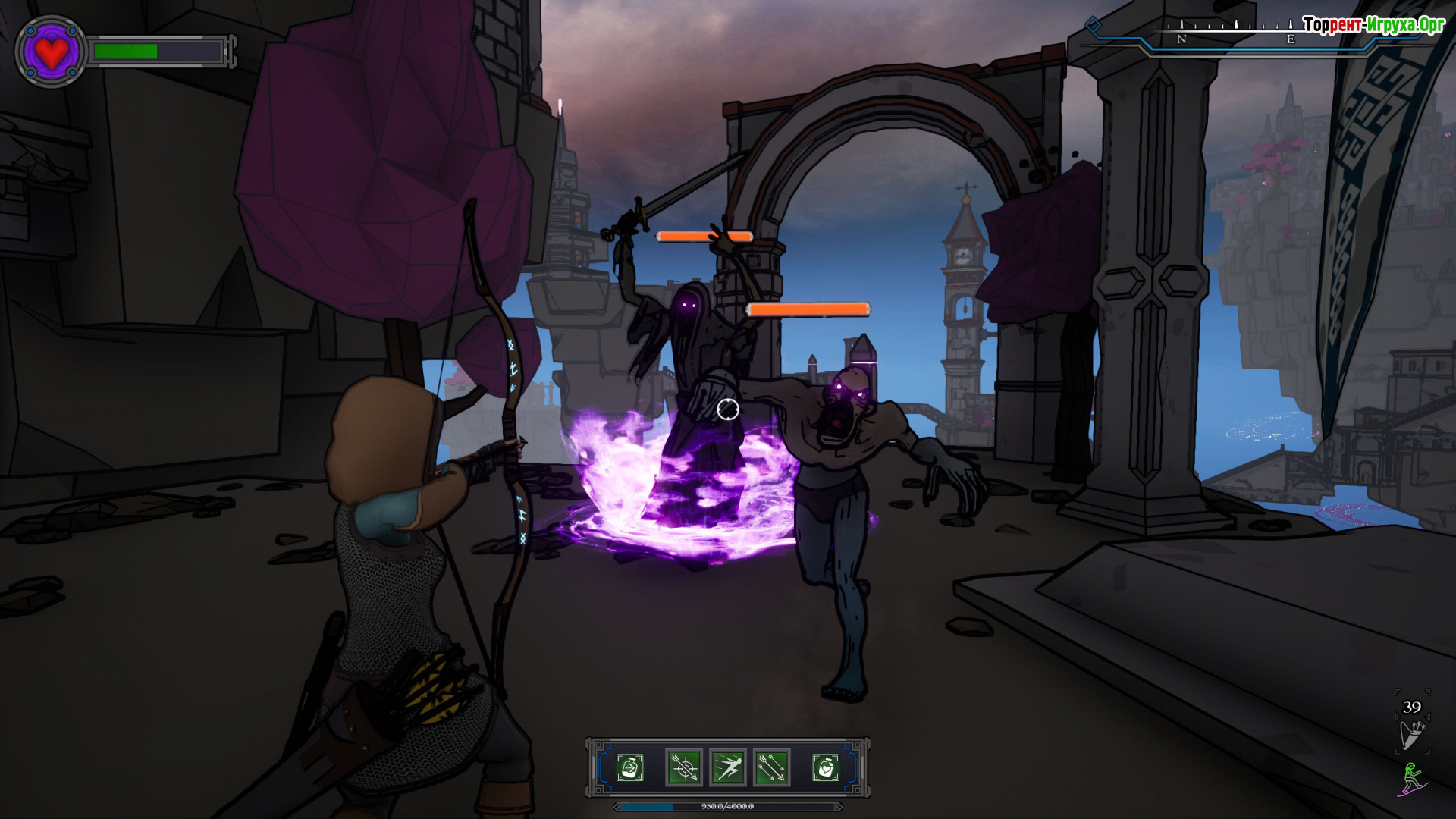Click the heart portrait emblem
The width and height of the screenshot is (1456, 819).
point(51,52)
